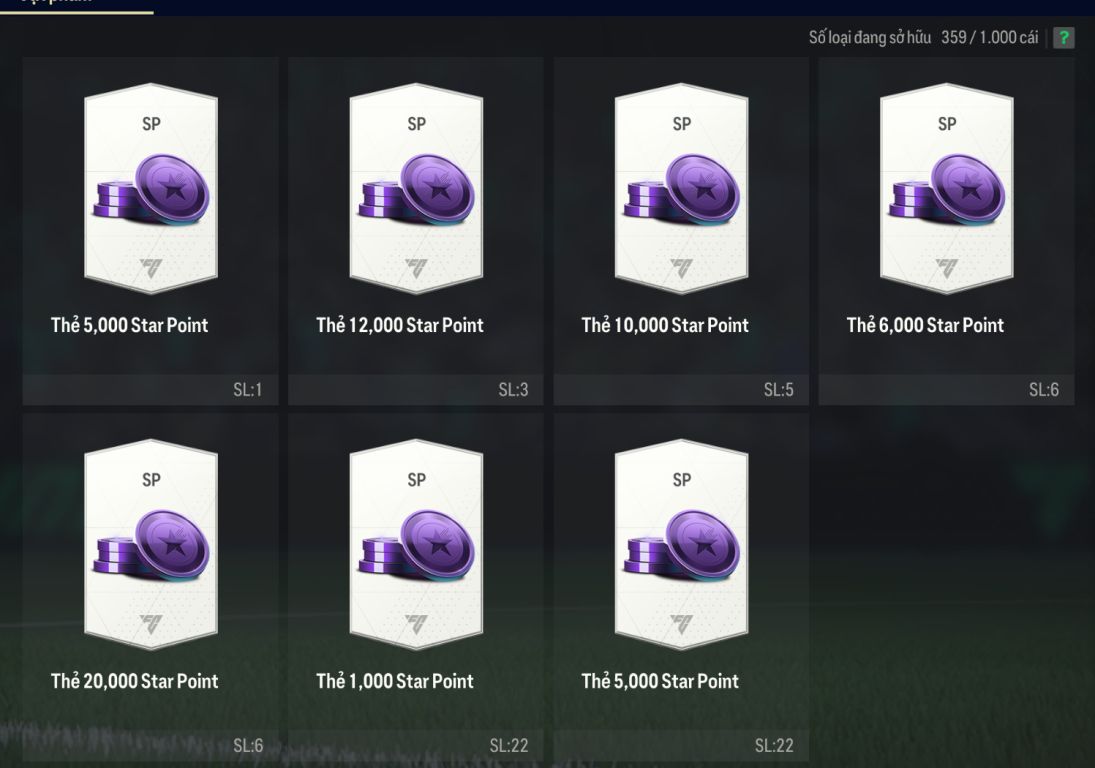Select the 6,000 Star Point card
This screenshot has height=768, width=1095.
946,190
